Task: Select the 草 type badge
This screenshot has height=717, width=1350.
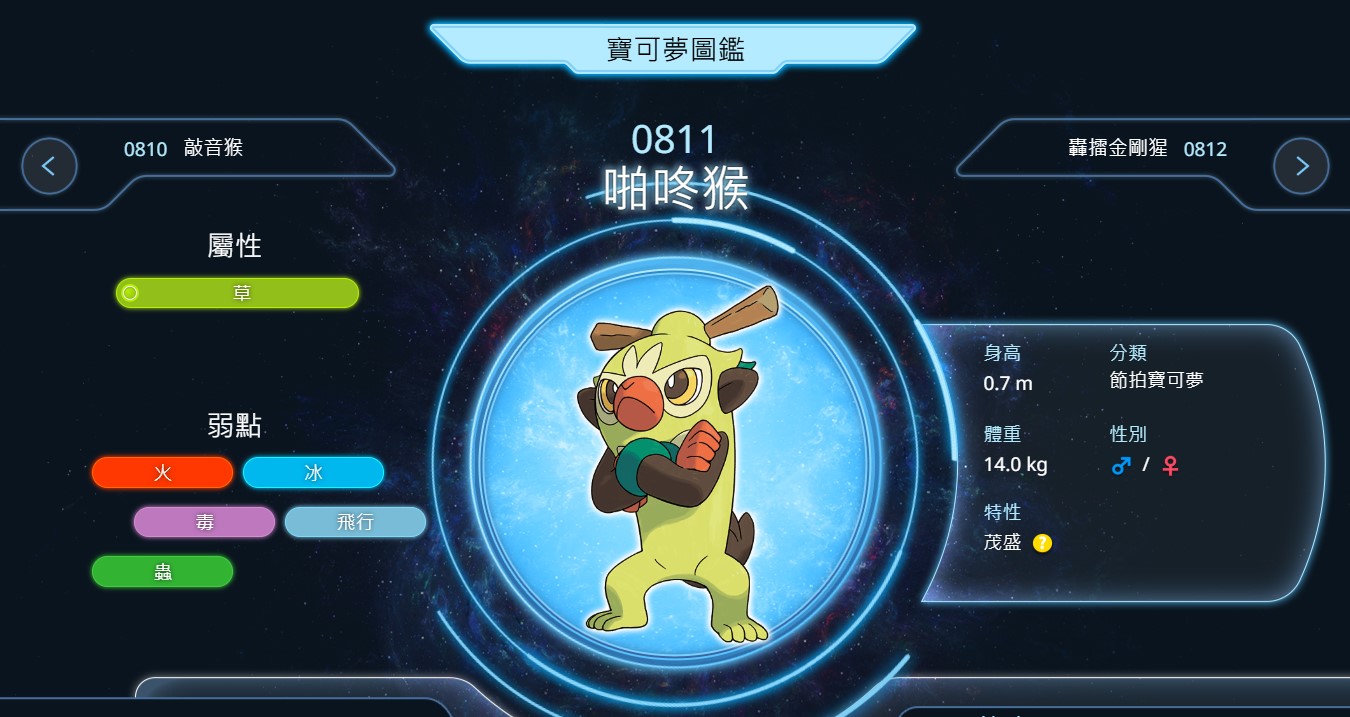Action: tap(238, 293)
